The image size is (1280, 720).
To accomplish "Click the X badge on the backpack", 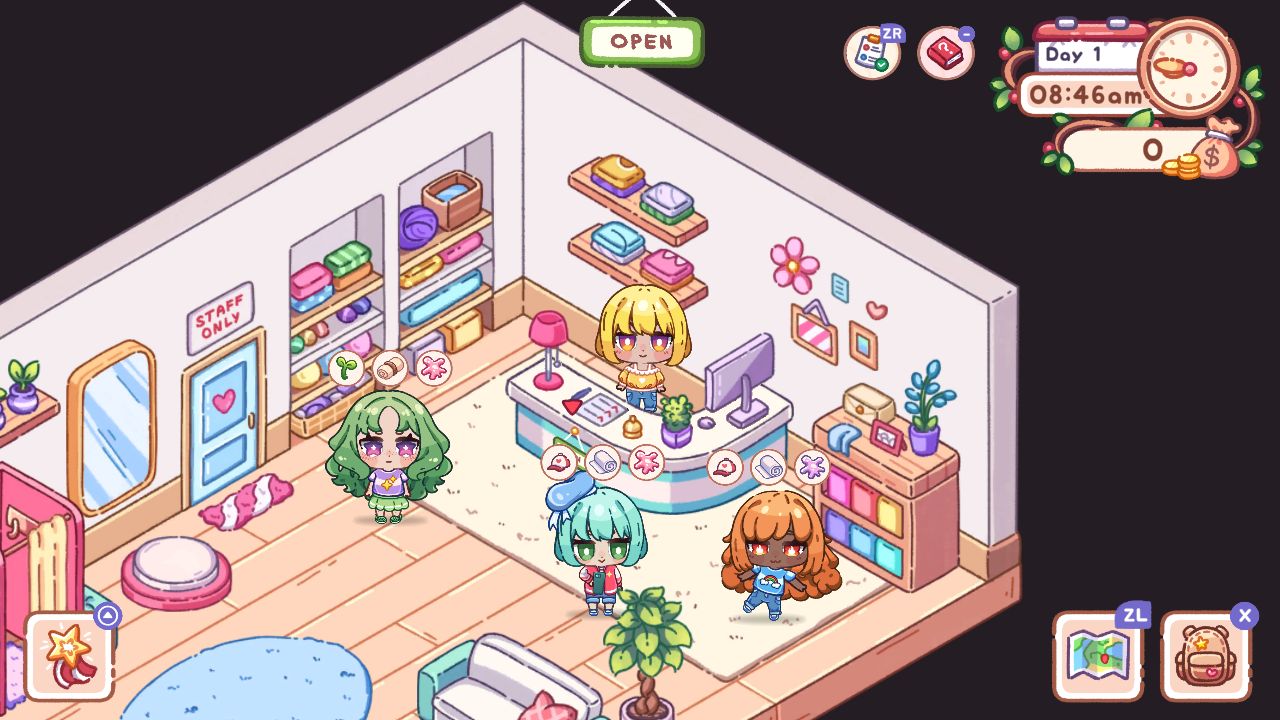I will coord(1243,615).
